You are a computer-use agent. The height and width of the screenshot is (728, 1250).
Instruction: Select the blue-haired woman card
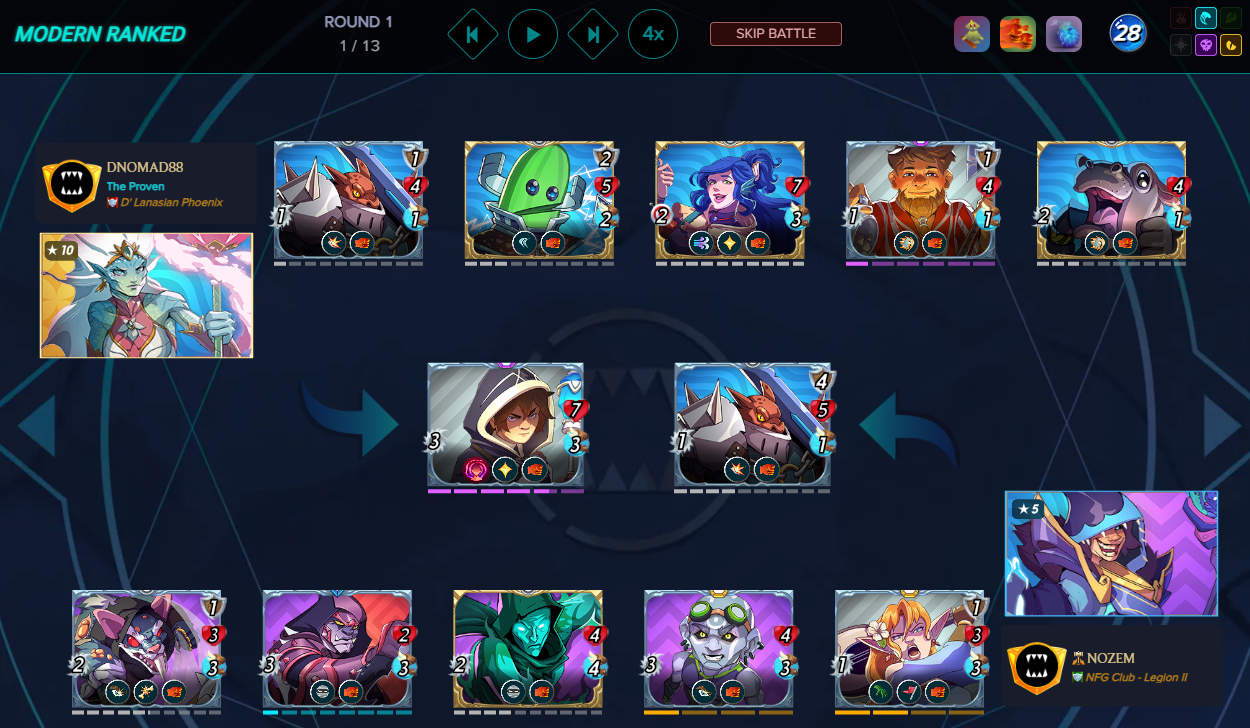[730, 202]
